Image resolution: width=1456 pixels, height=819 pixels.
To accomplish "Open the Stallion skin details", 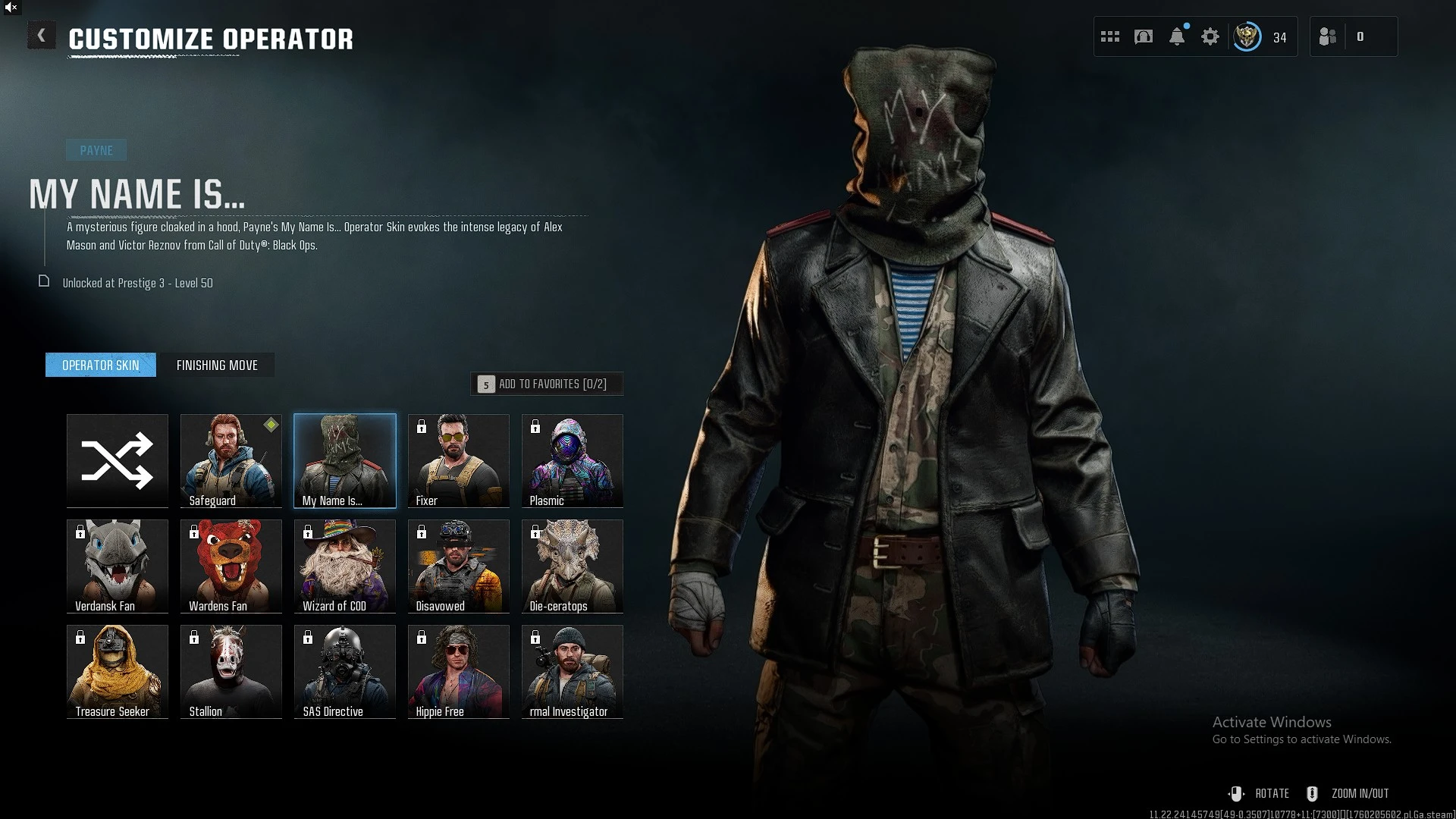I will [x=231, y=671].
